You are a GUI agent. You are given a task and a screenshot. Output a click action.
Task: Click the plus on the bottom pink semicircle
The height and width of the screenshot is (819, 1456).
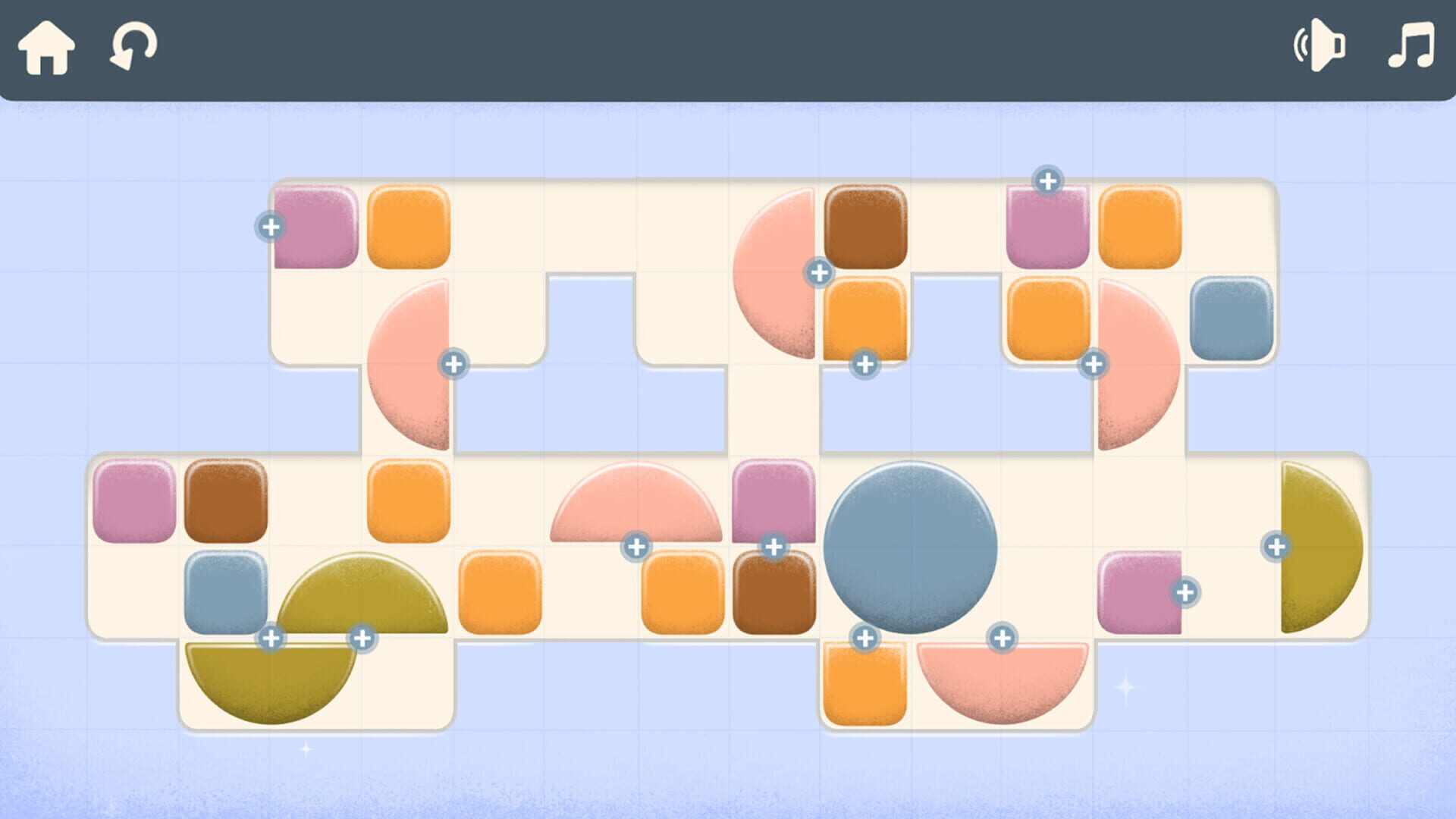point(1003,638)
